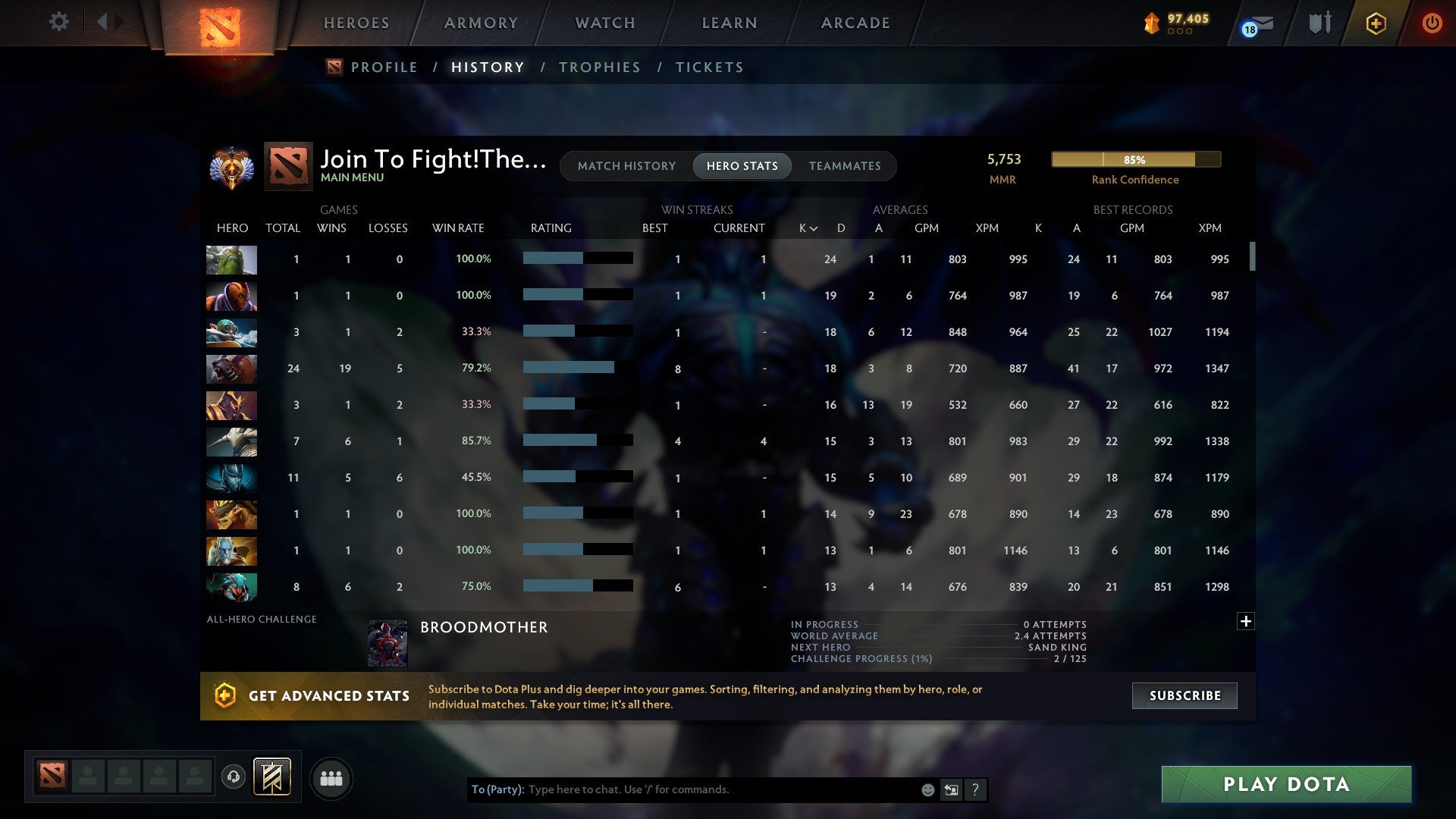
Task: Click the power off icon
Action: pyautogui.click(x=1432, y=23)
